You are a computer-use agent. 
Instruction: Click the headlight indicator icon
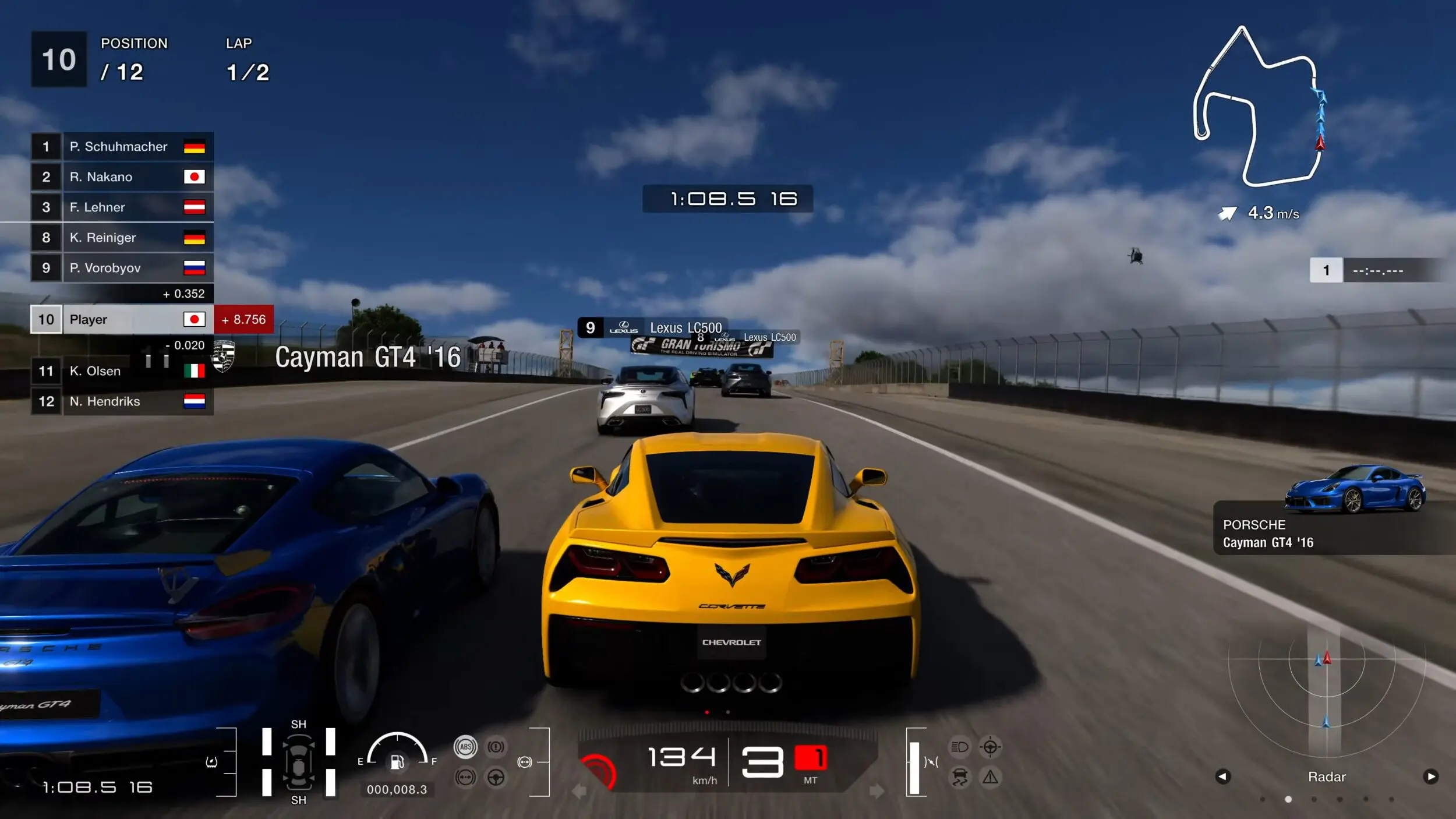[x=959, y=747]
